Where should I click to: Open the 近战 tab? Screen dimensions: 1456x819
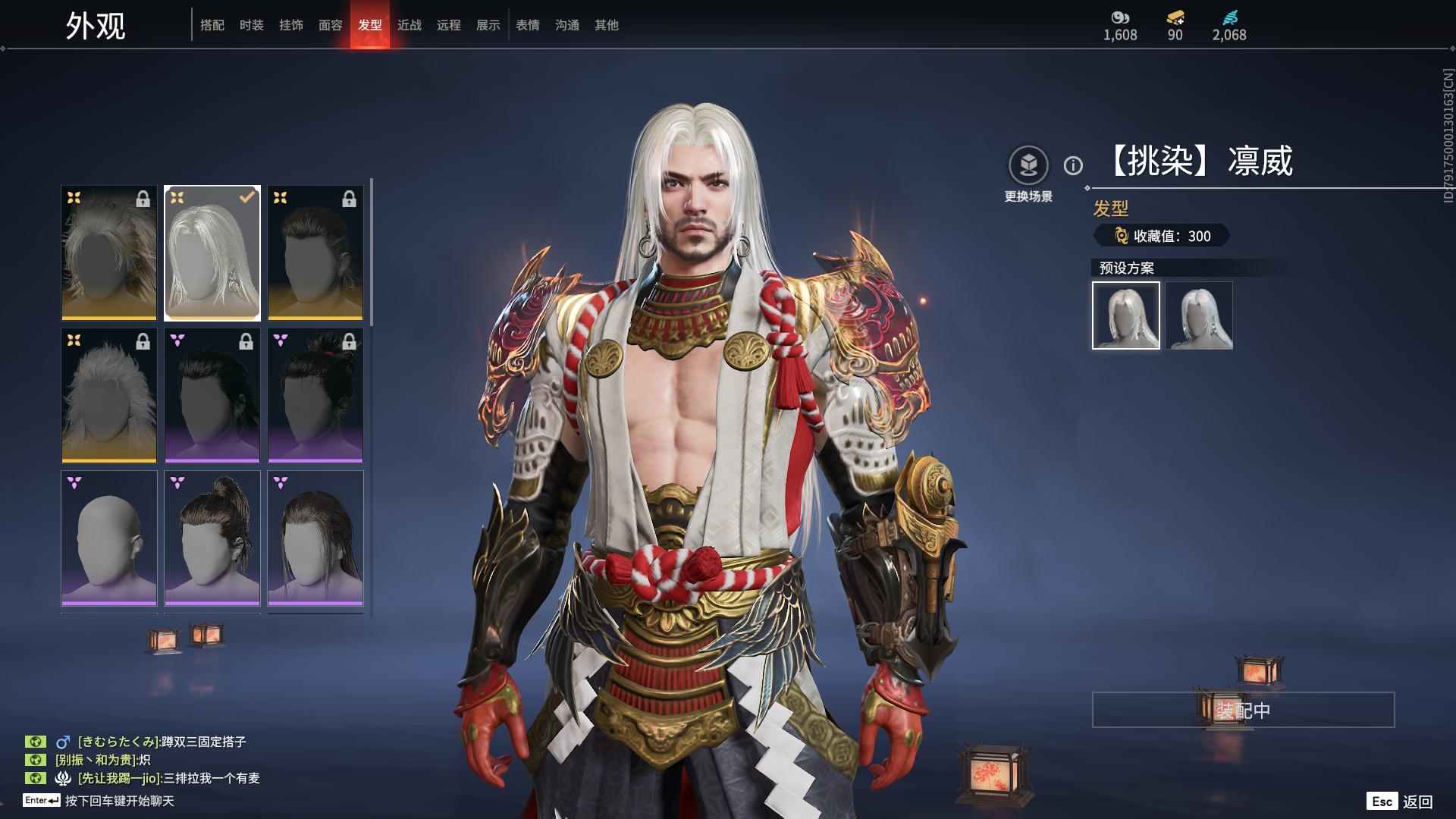[x=409, y=25]
